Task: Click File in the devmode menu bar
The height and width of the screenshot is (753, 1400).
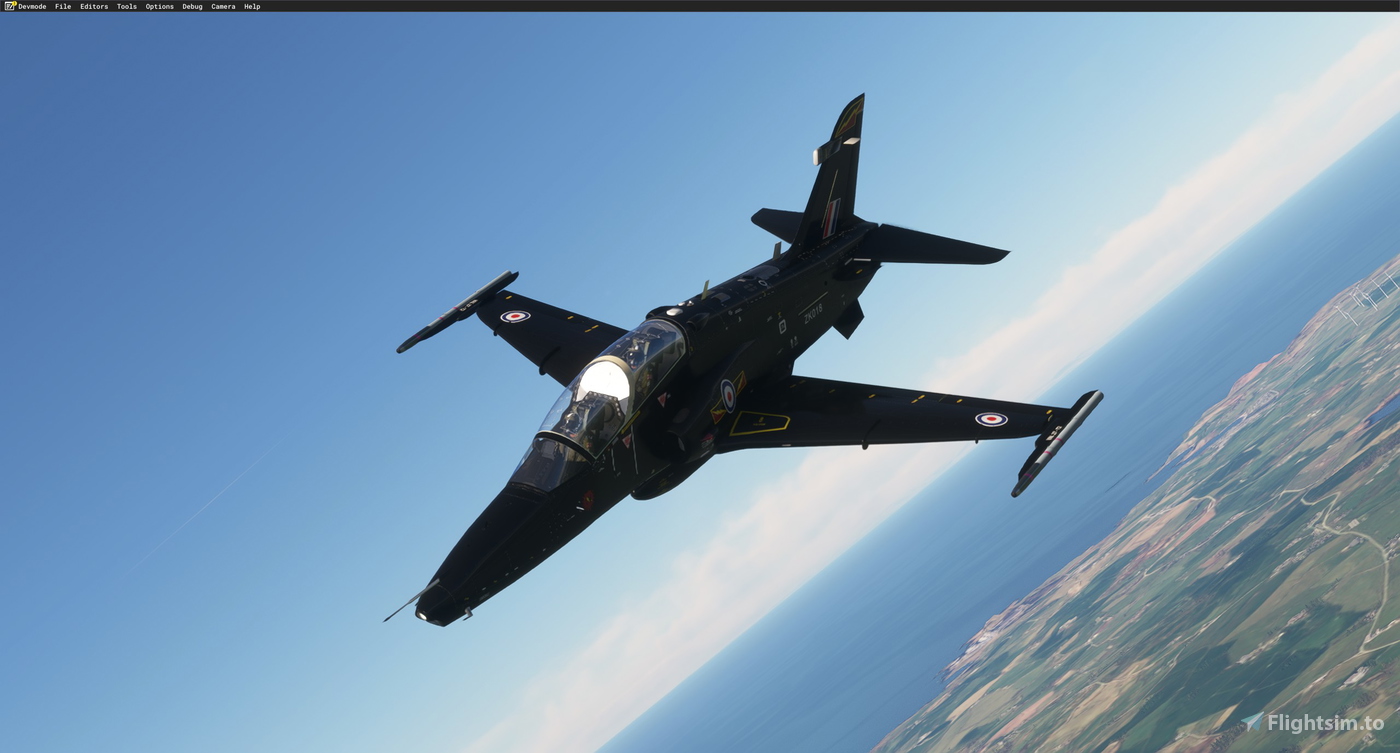Action: pos(62,6)
